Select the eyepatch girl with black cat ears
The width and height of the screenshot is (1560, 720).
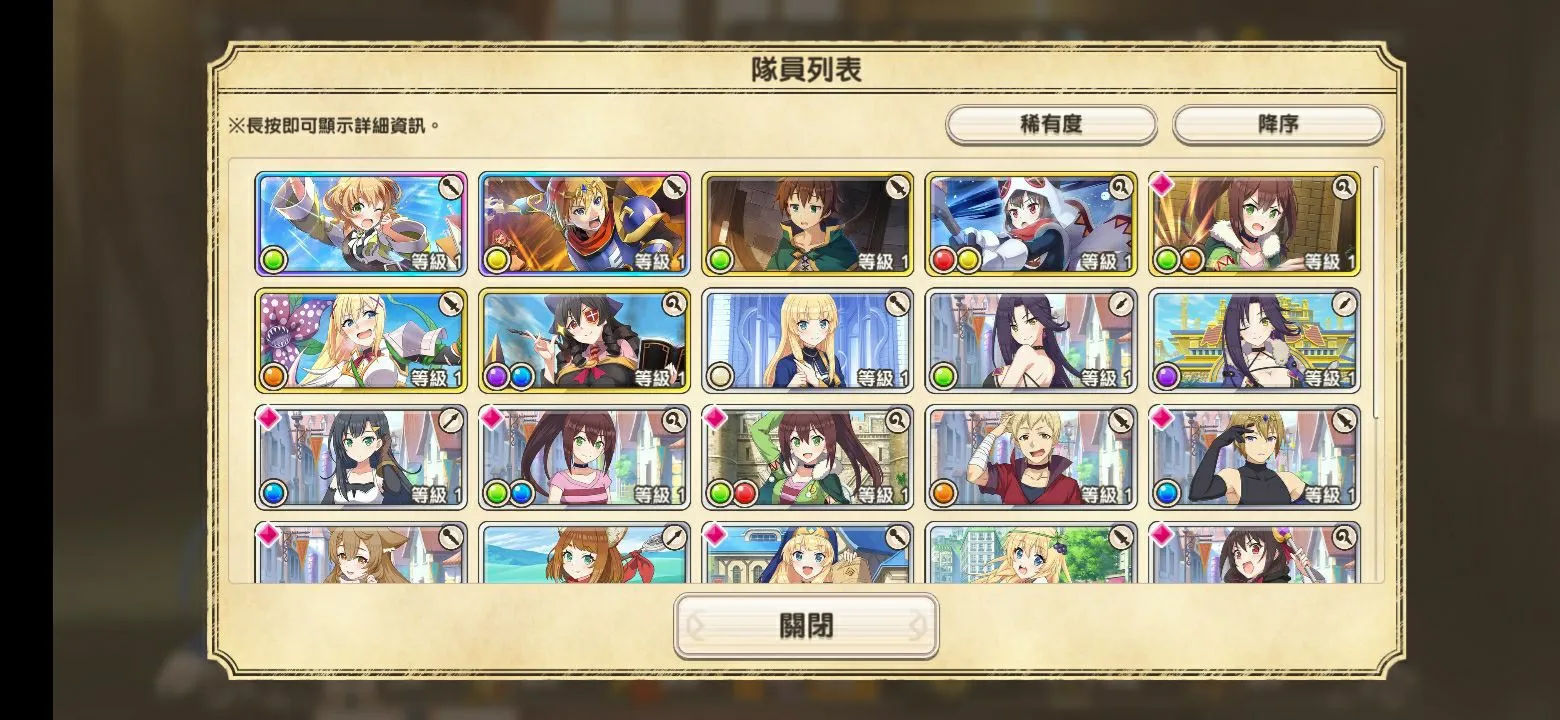pos(584,341)
